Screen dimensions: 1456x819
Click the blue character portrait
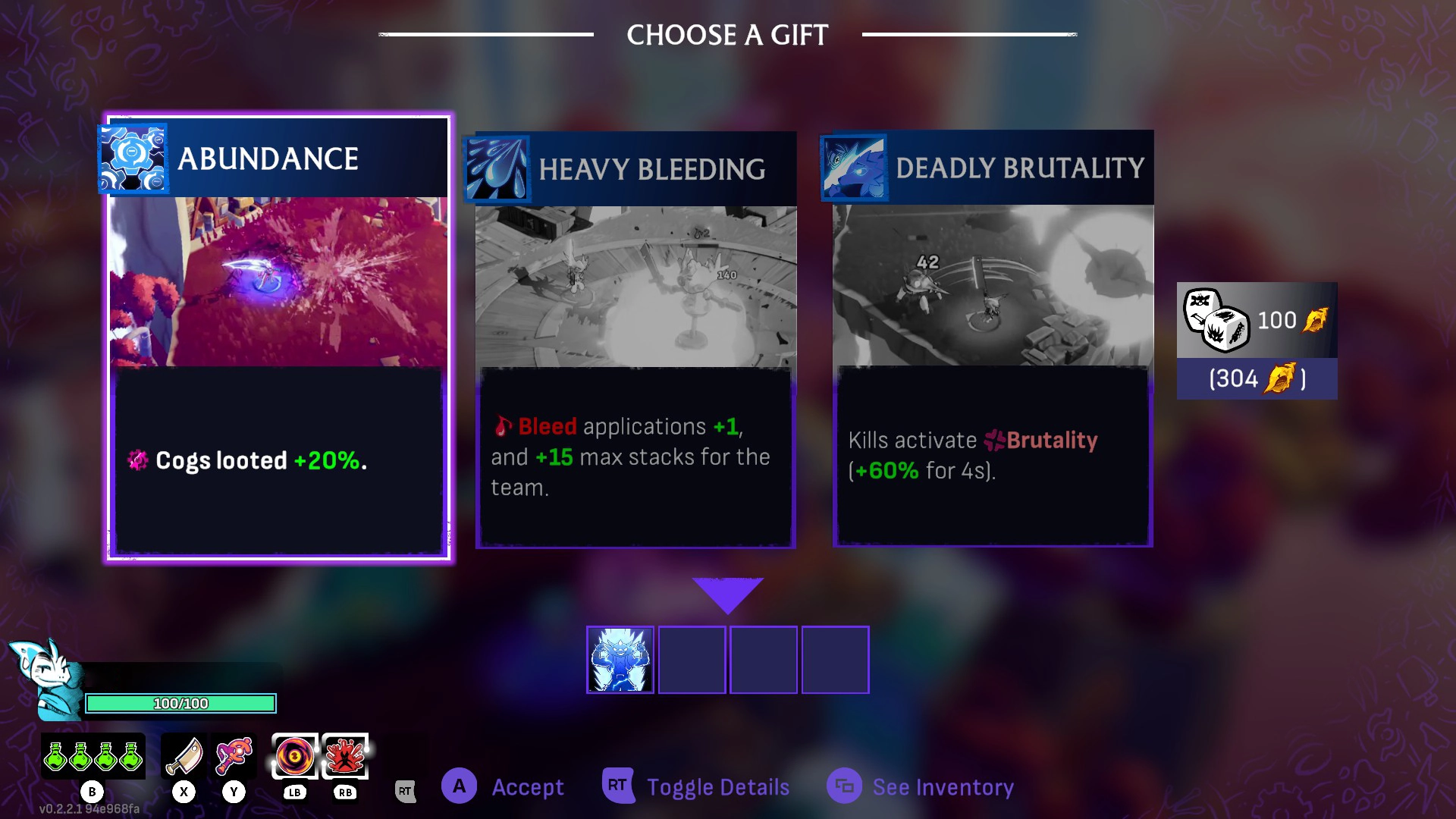click(47, 677)
